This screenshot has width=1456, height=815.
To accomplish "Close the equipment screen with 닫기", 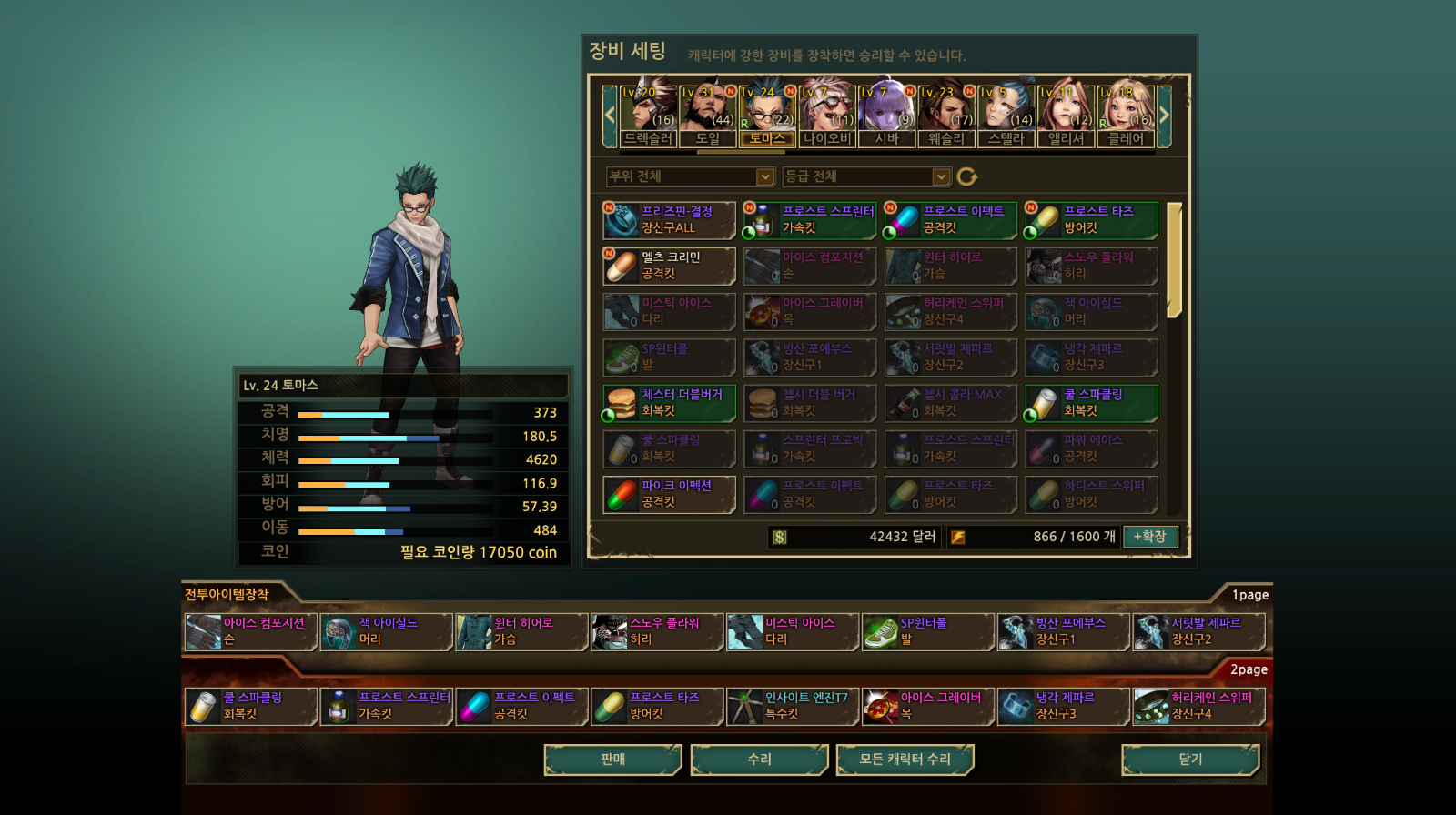I will coord(1190,760).
